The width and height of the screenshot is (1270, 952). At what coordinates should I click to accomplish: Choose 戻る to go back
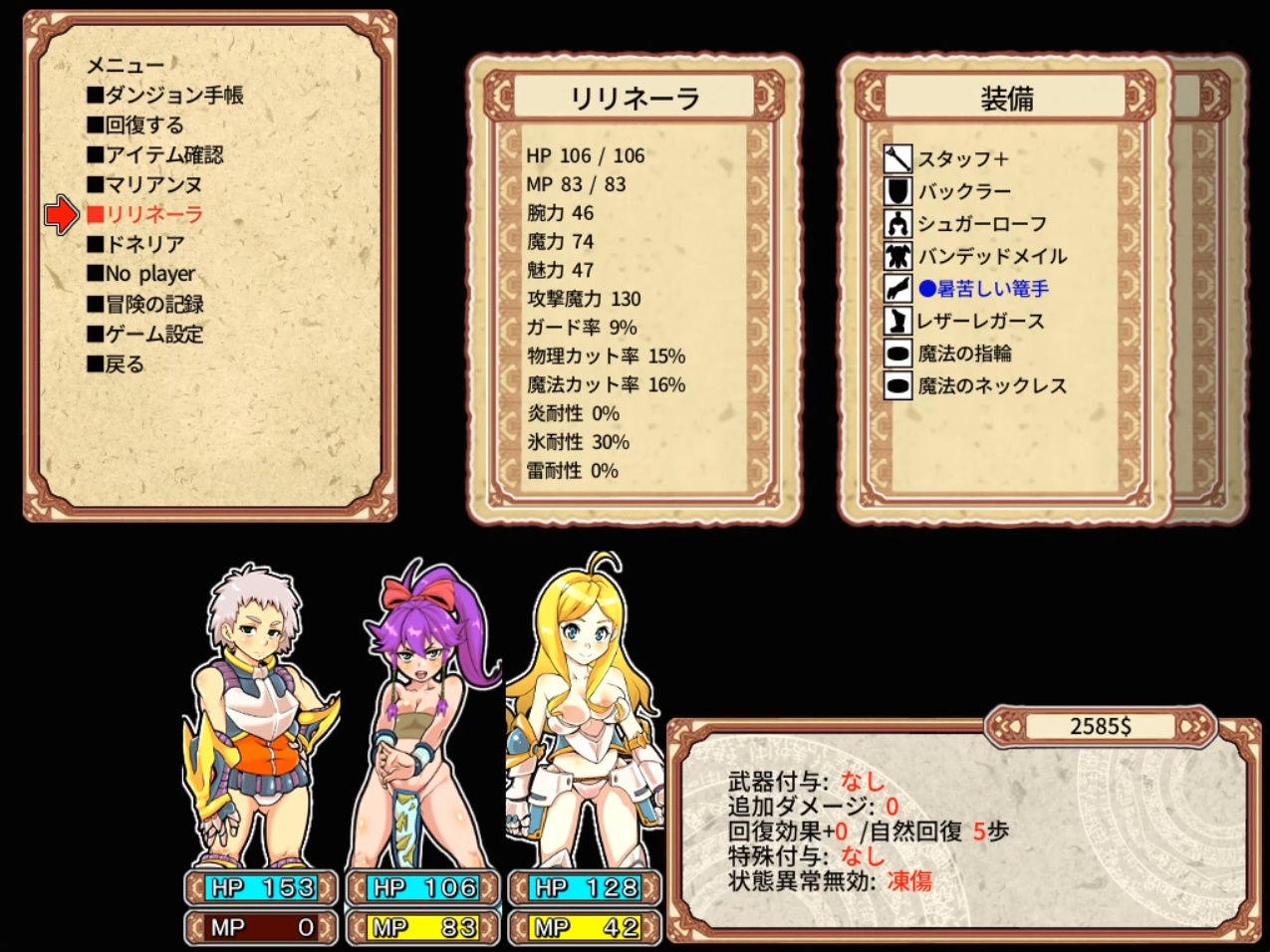pyautogui.click(x=116, y=364)
